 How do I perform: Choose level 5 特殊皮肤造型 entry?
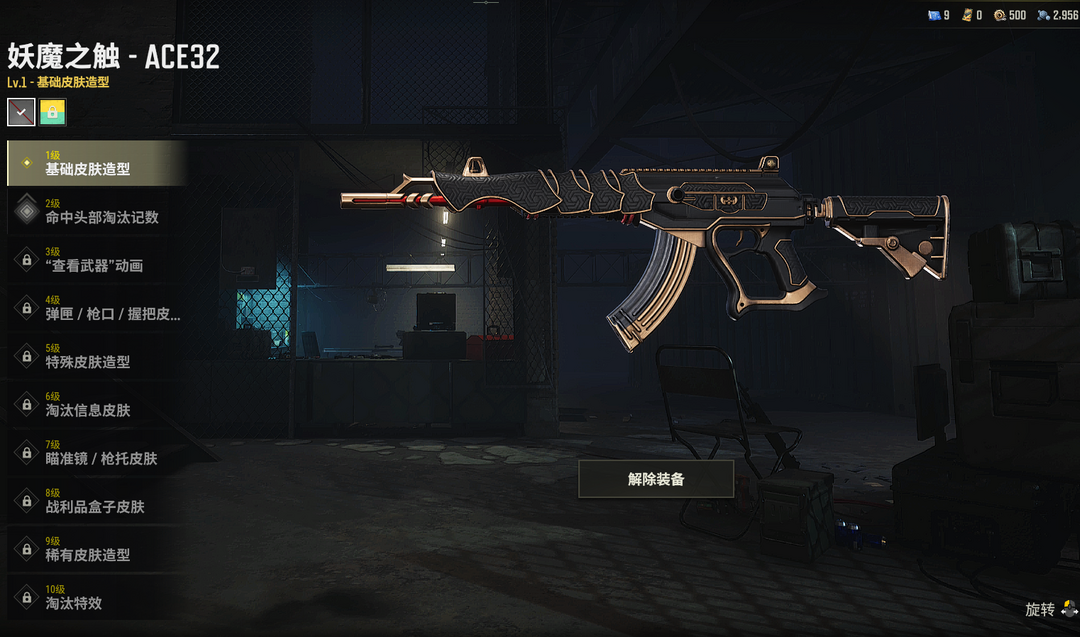click(x=96, y=355)
